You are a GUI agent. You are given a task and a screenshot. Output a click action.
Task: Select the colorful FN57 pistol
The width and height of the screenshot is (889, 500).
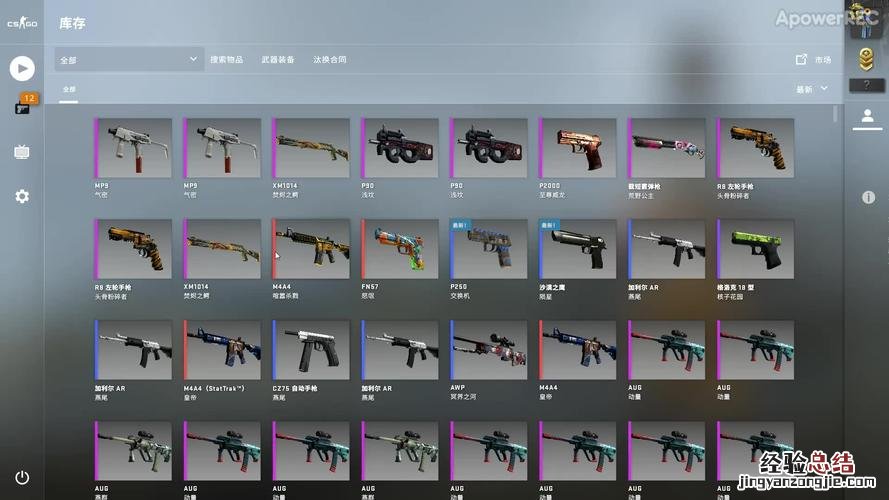tap(400, 249)
